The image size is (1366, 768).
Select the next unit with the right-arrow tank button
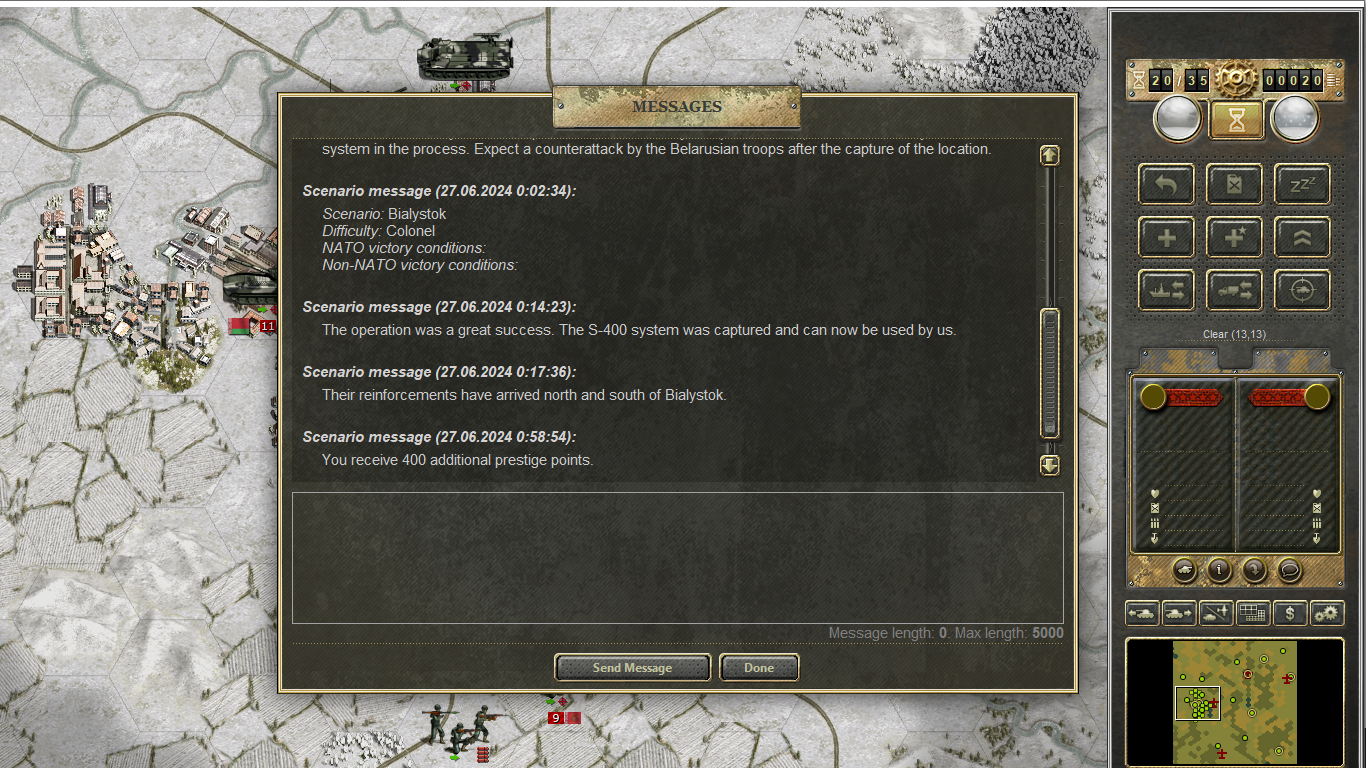point(1179,613)
